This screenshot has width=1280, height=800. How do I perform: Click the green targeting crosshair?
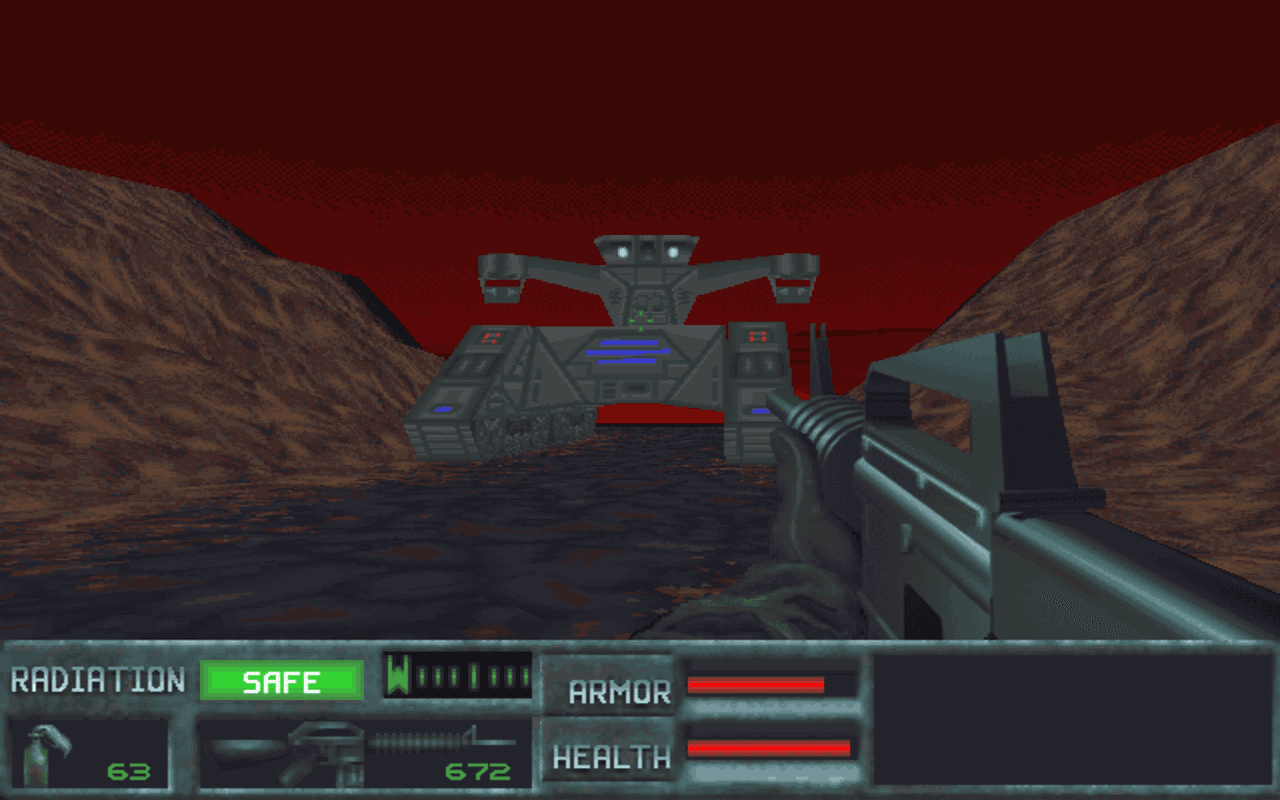tap(639, 320)
